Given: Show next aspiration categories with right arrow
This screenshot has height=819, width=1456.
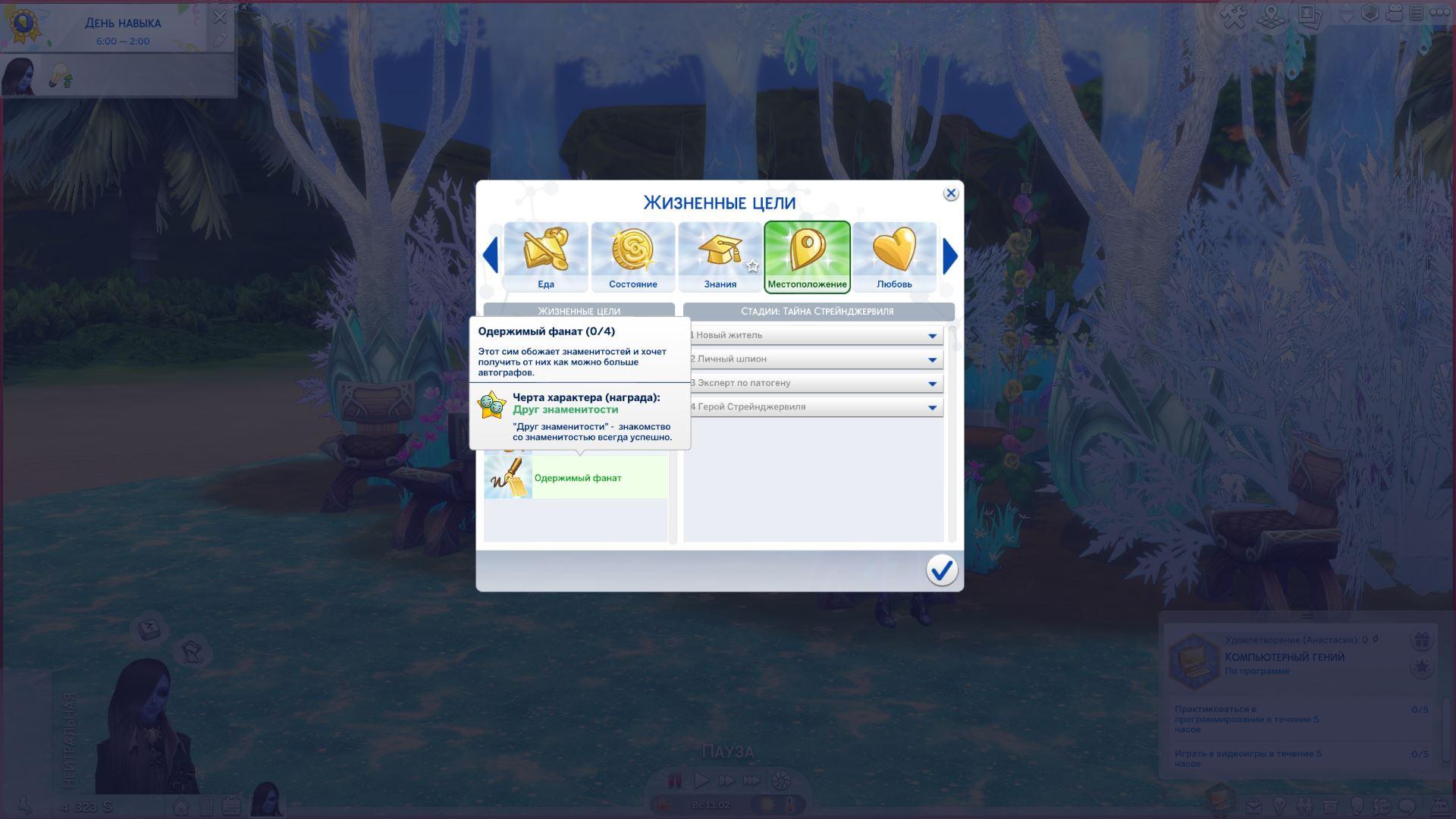Looking at the screenshot, I should click(x=950, y=256).
